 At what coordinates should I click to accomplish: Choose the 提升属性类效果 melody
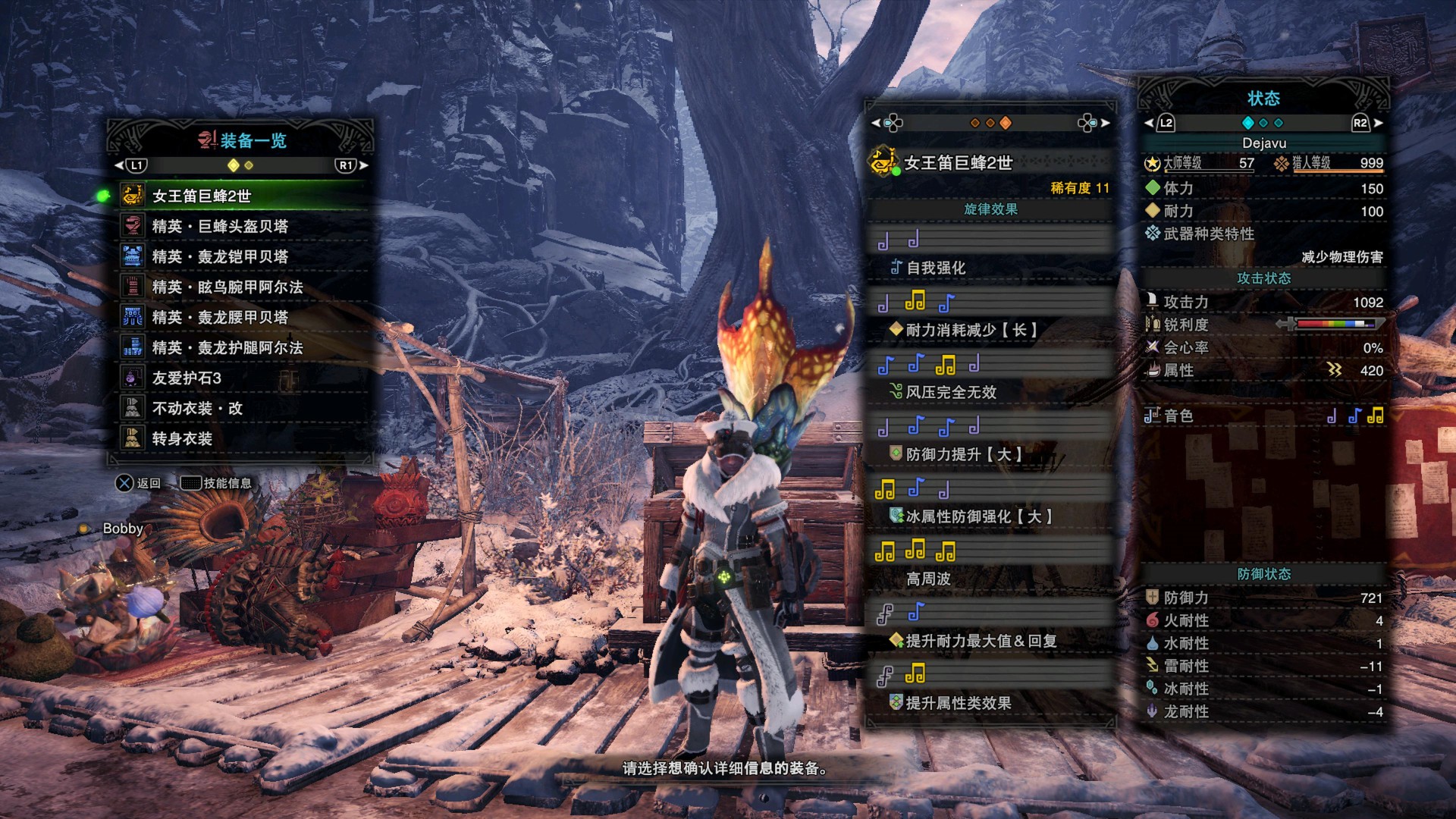pyautogui.click(x=959, y=703)
